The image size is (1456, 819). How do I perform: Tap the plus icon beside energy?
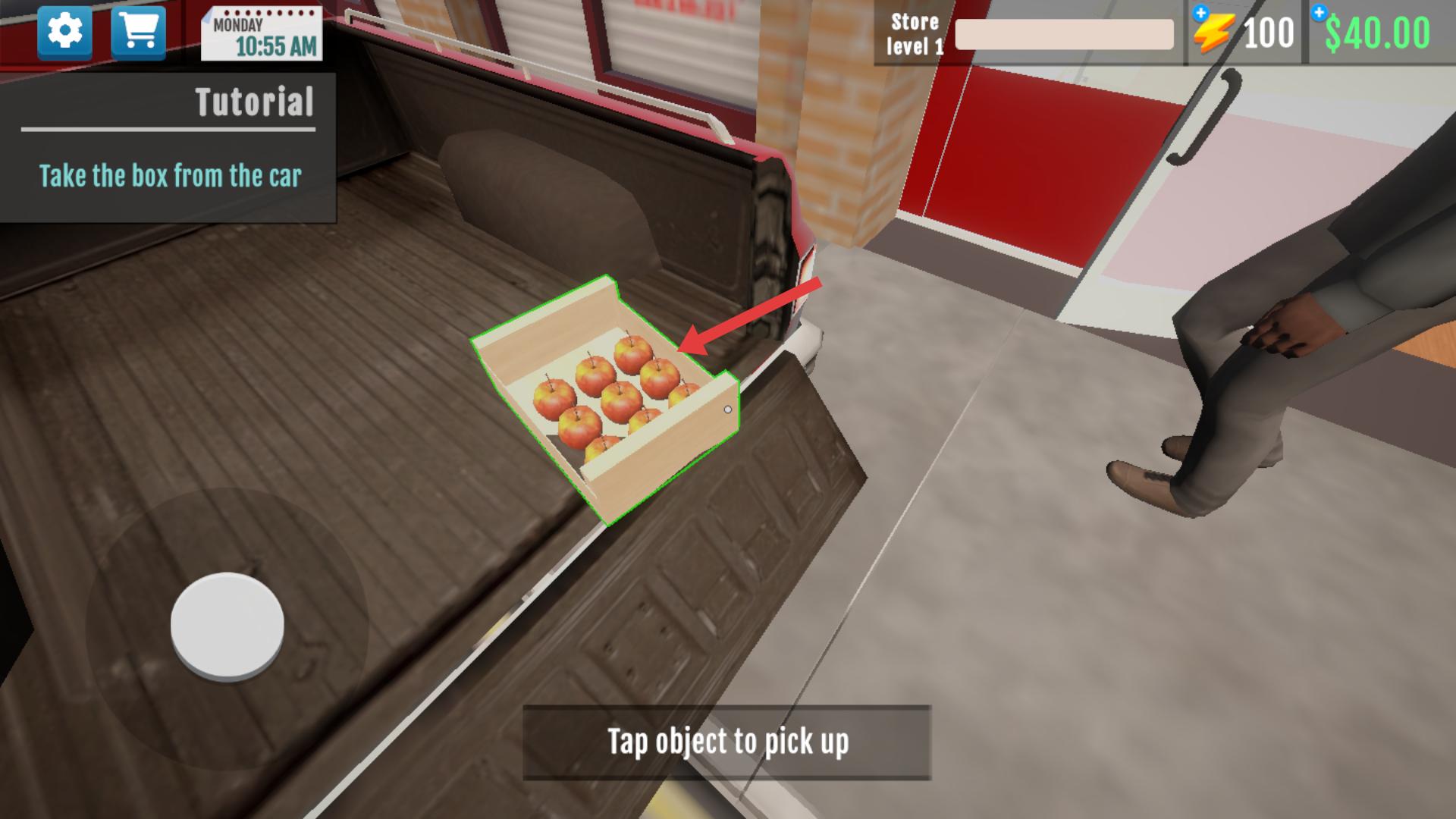click(x=1200, y=13)
